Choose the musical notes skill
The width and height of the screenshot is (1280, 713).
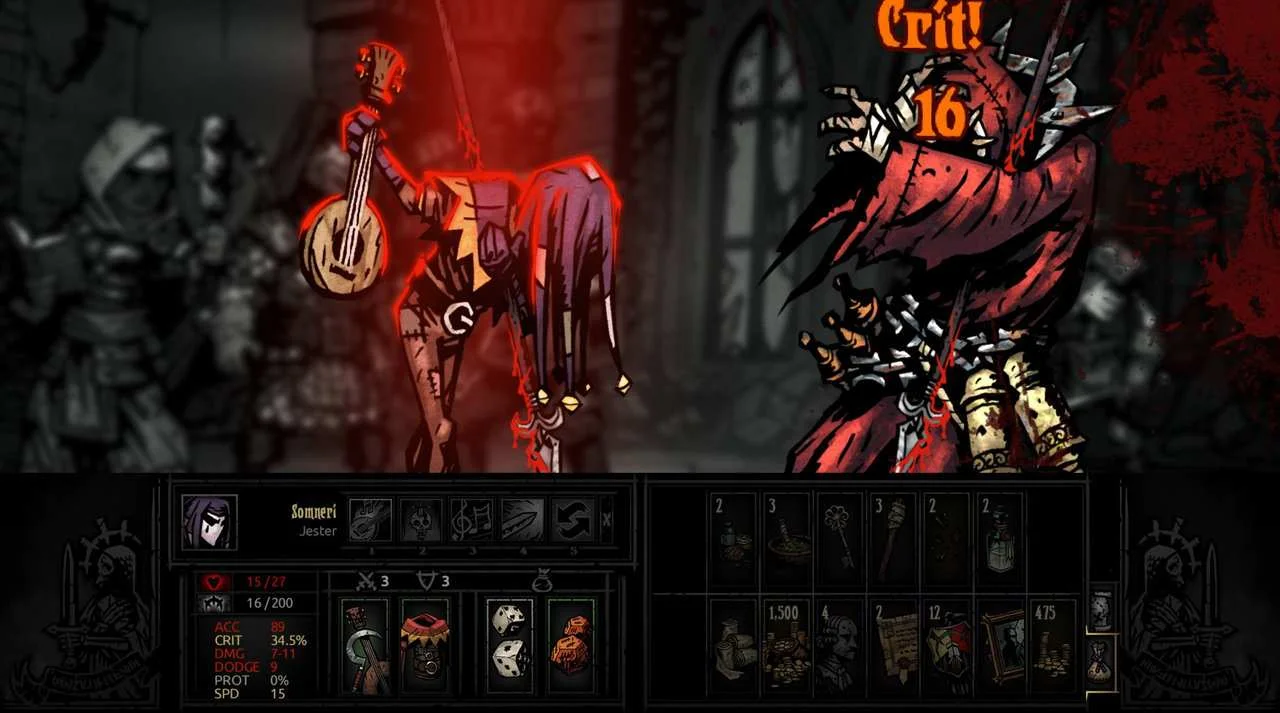point(472,520)
